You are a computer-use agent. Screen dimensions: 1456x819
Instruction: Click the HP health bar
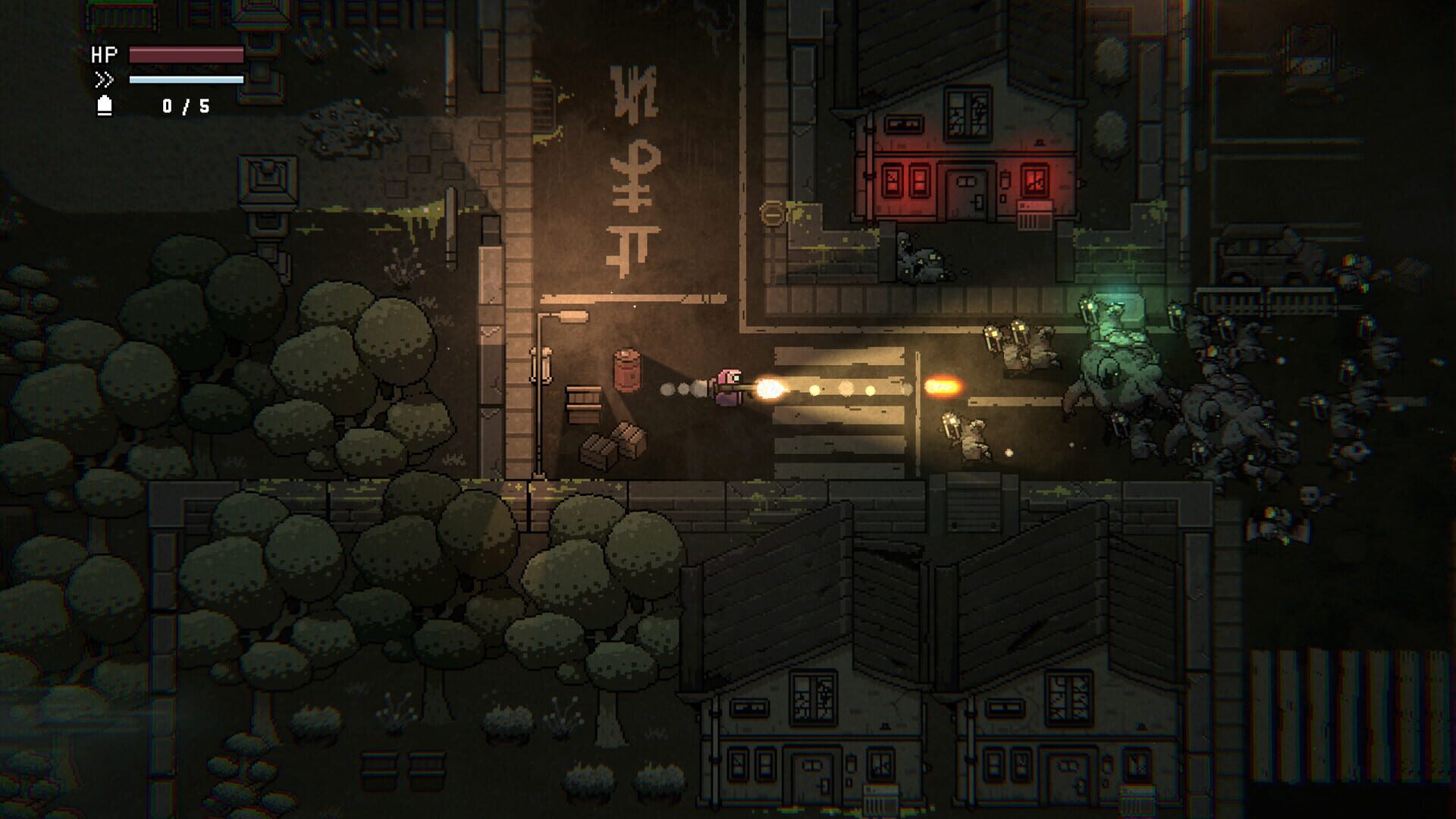pos(184,55)
